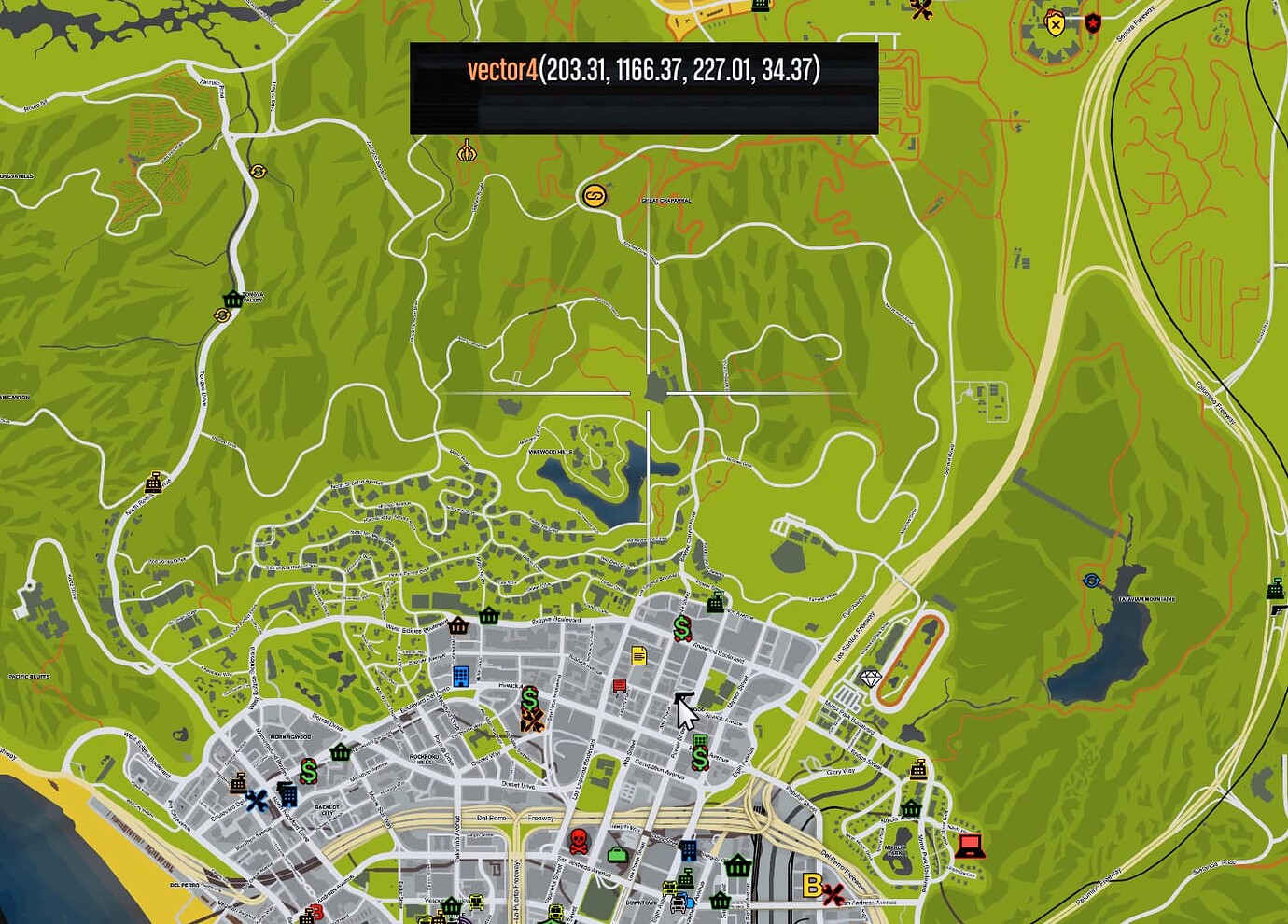This screenshot has width=1288, height=924.
Task: Click the orange S blip near Great Chaparral
Action: click(x=595, y=197)
